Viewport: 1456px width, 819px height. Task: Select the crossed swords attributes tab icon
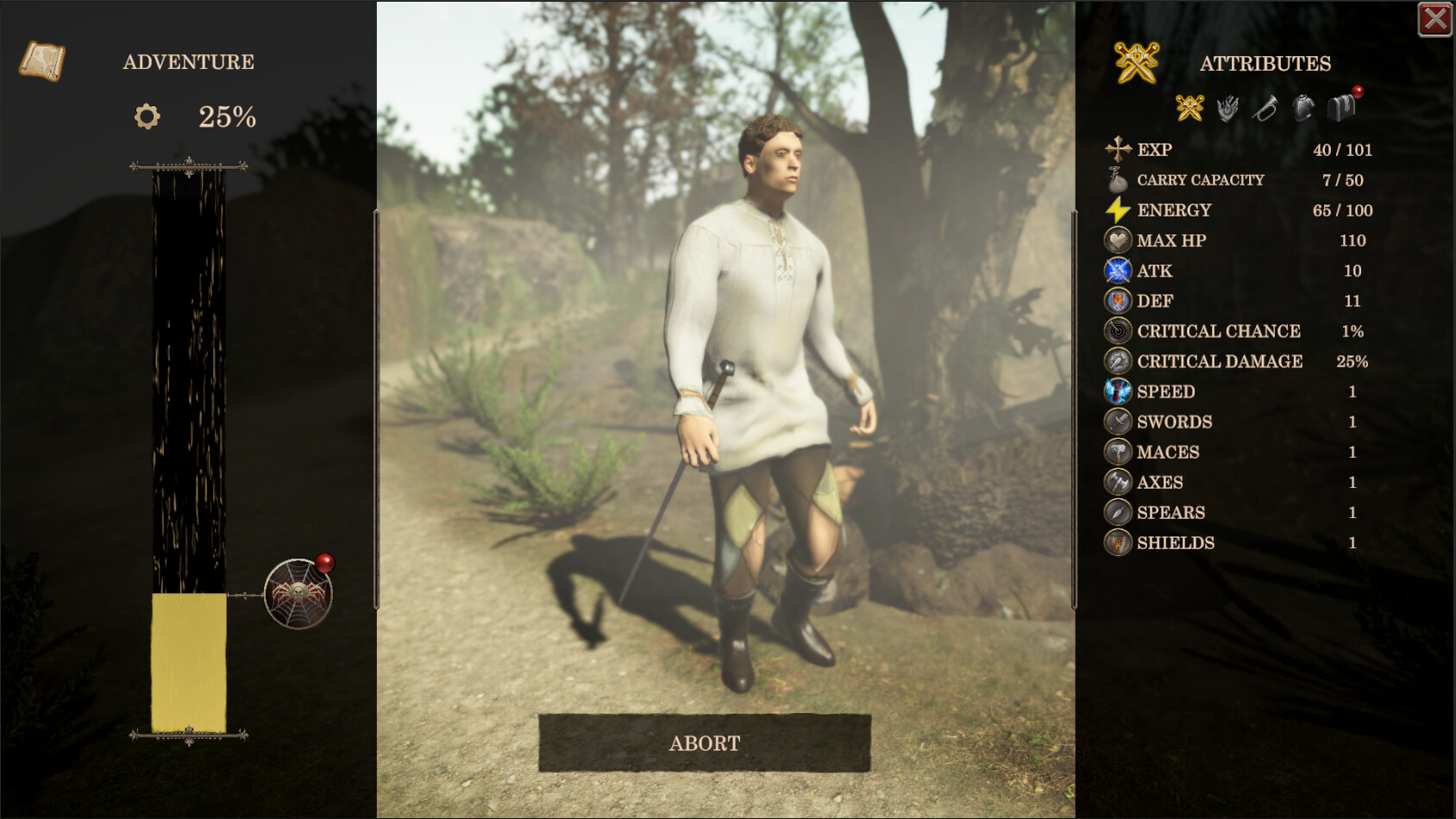click(x=1191, y=108)
